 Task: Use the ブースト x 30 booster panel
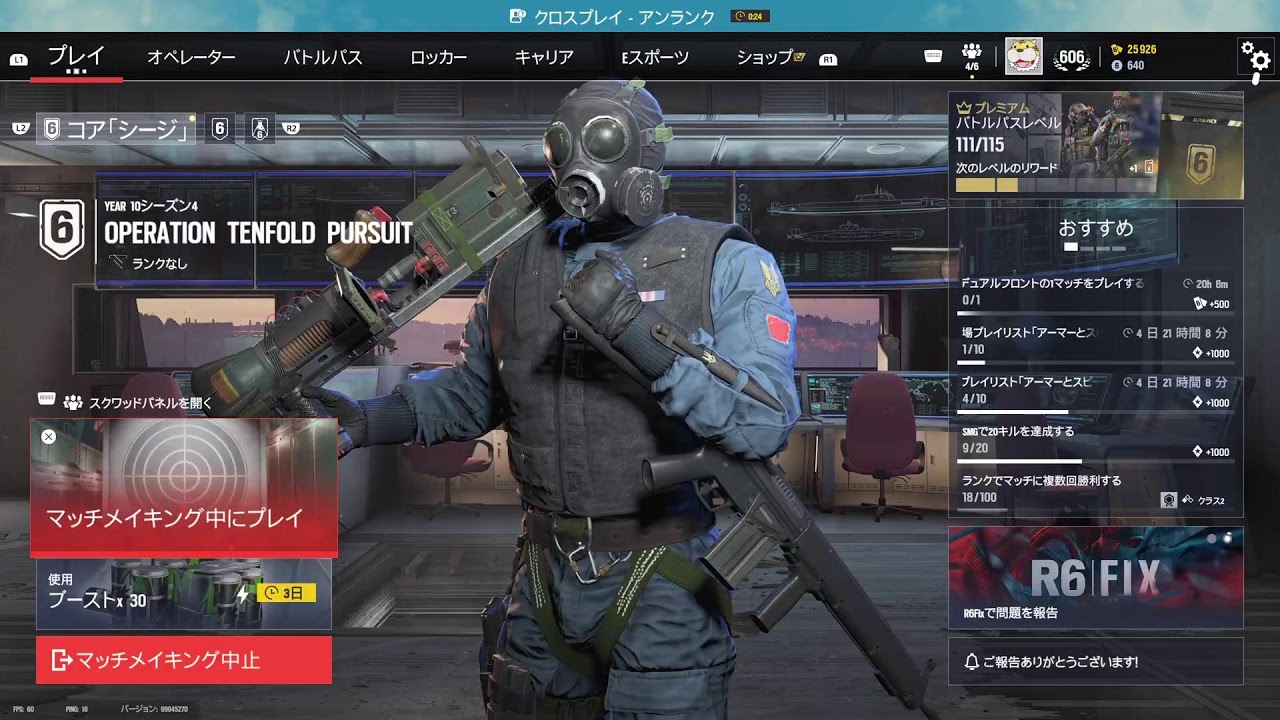(183, 593)
